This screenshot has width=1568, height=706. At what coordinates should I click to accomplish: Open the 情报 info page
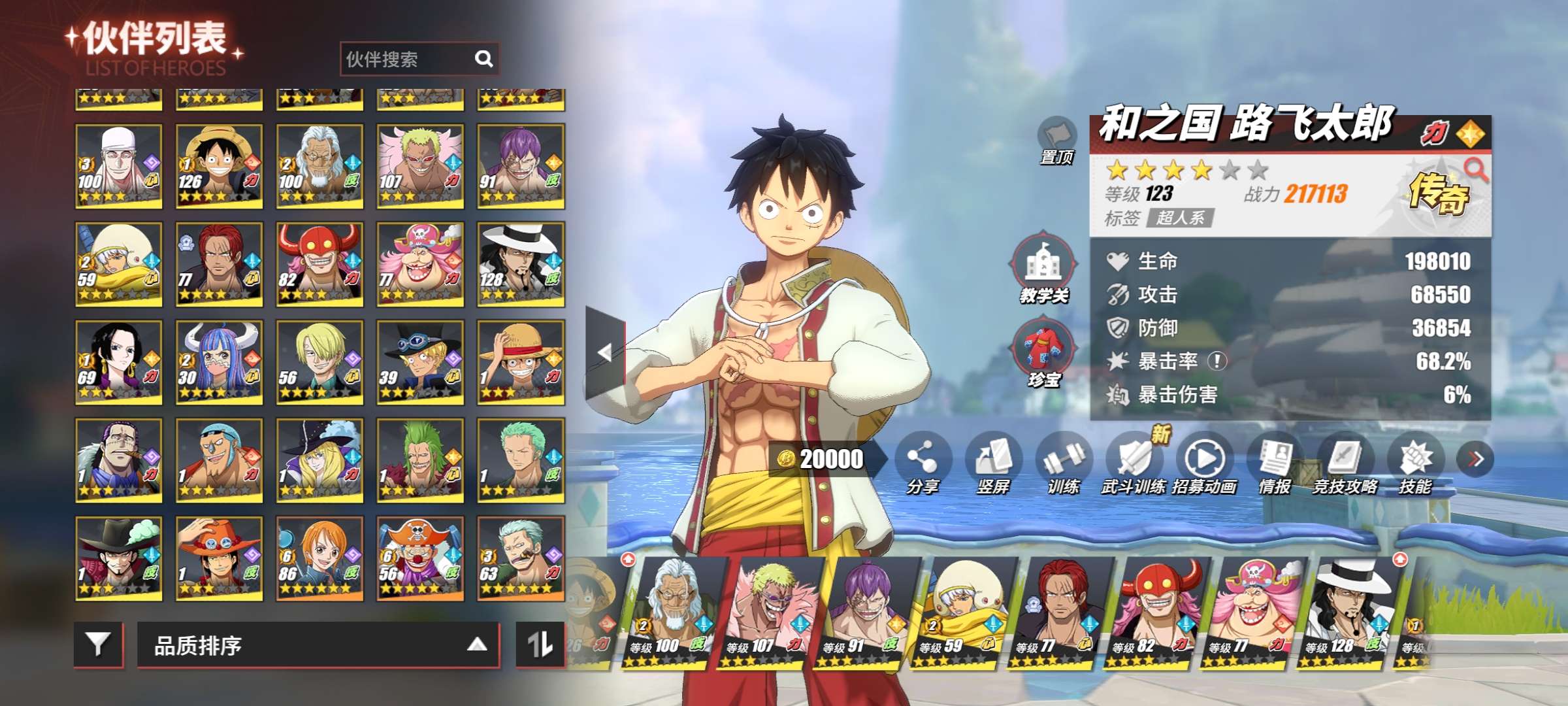pos(1275,462)
